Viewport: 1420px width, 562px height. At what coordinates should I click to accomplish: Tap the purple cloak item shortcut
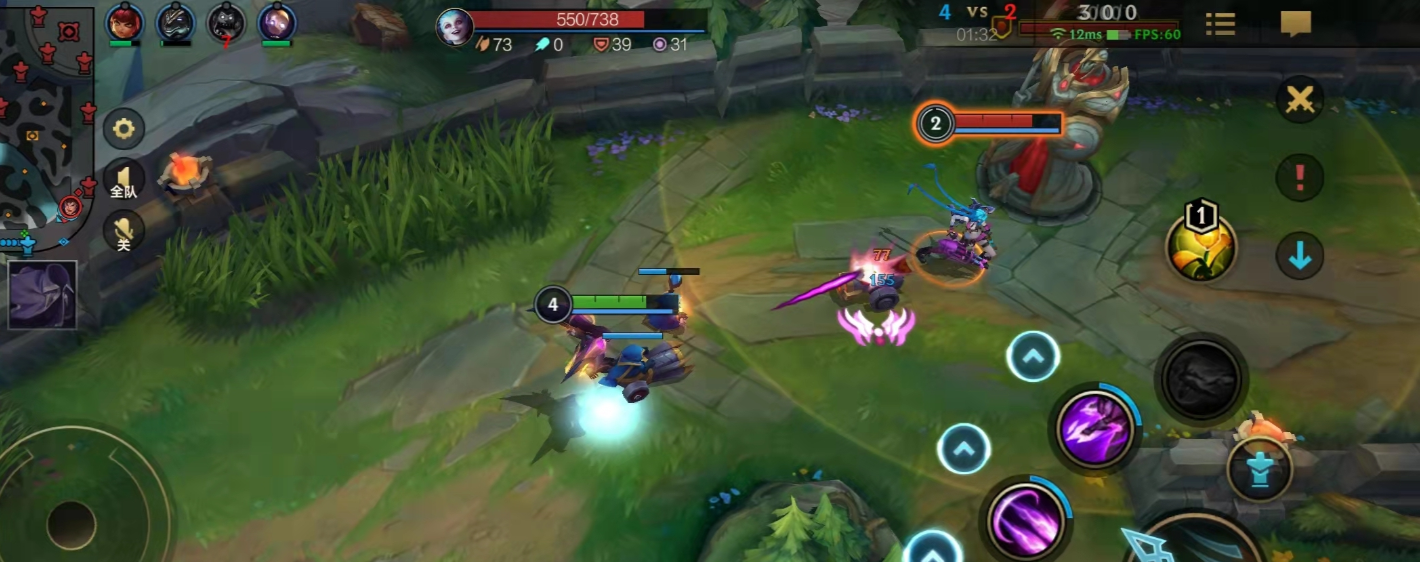(42, 295)
